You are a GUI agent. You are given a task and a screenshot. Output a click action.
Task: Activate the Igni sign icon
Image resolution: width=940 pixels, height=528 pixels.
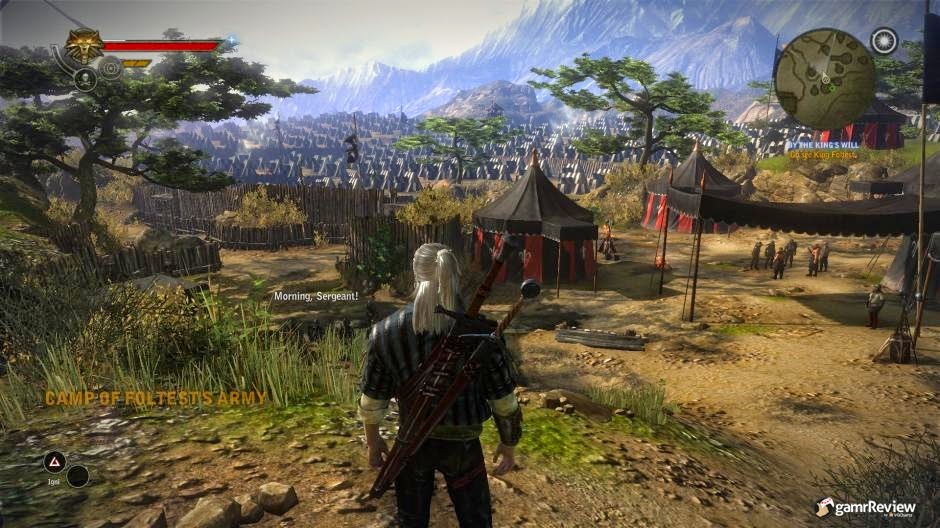pyautogui.click(x=54, y=461)
